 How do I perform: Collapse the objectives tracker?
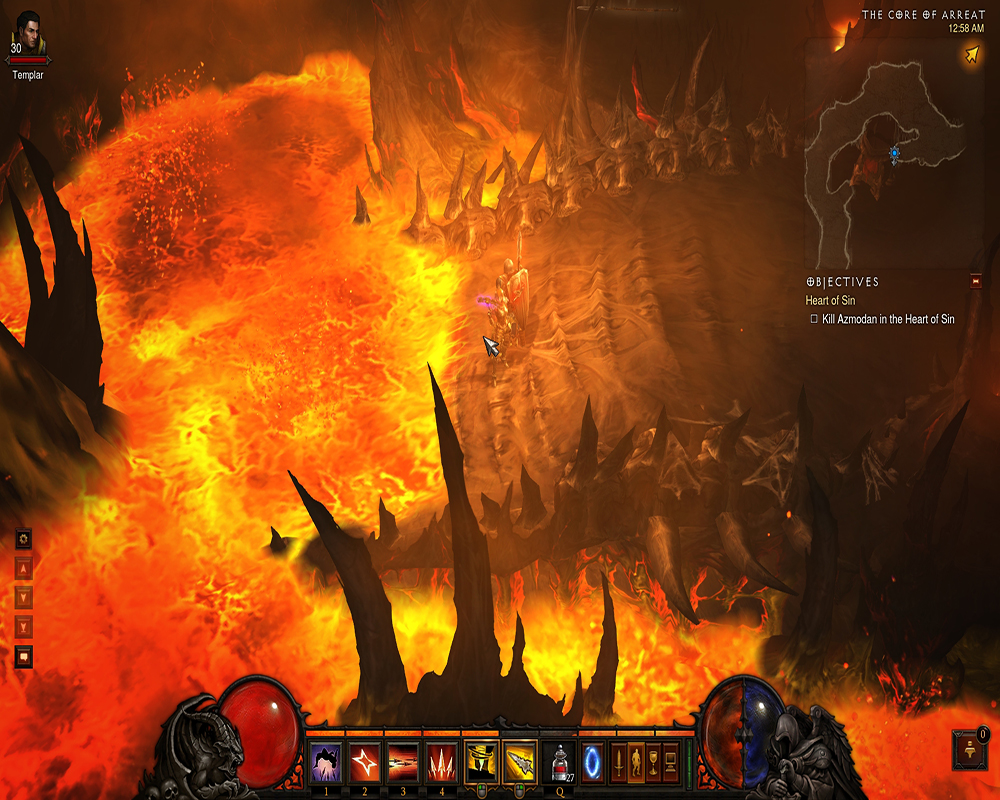[976, 282]
